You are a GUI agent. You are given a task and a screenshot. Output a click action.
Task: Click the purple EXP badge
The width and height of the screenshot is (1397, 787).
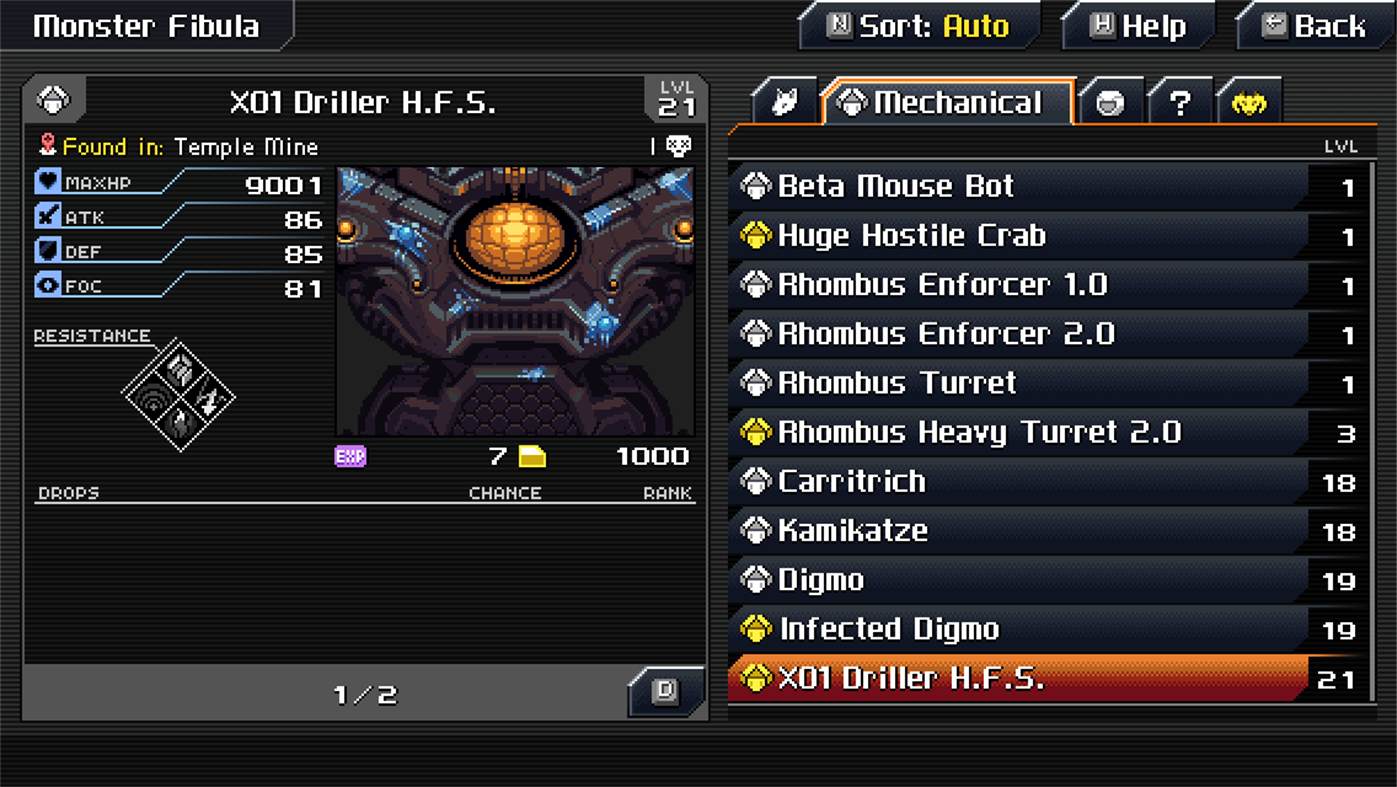(349, 456)
